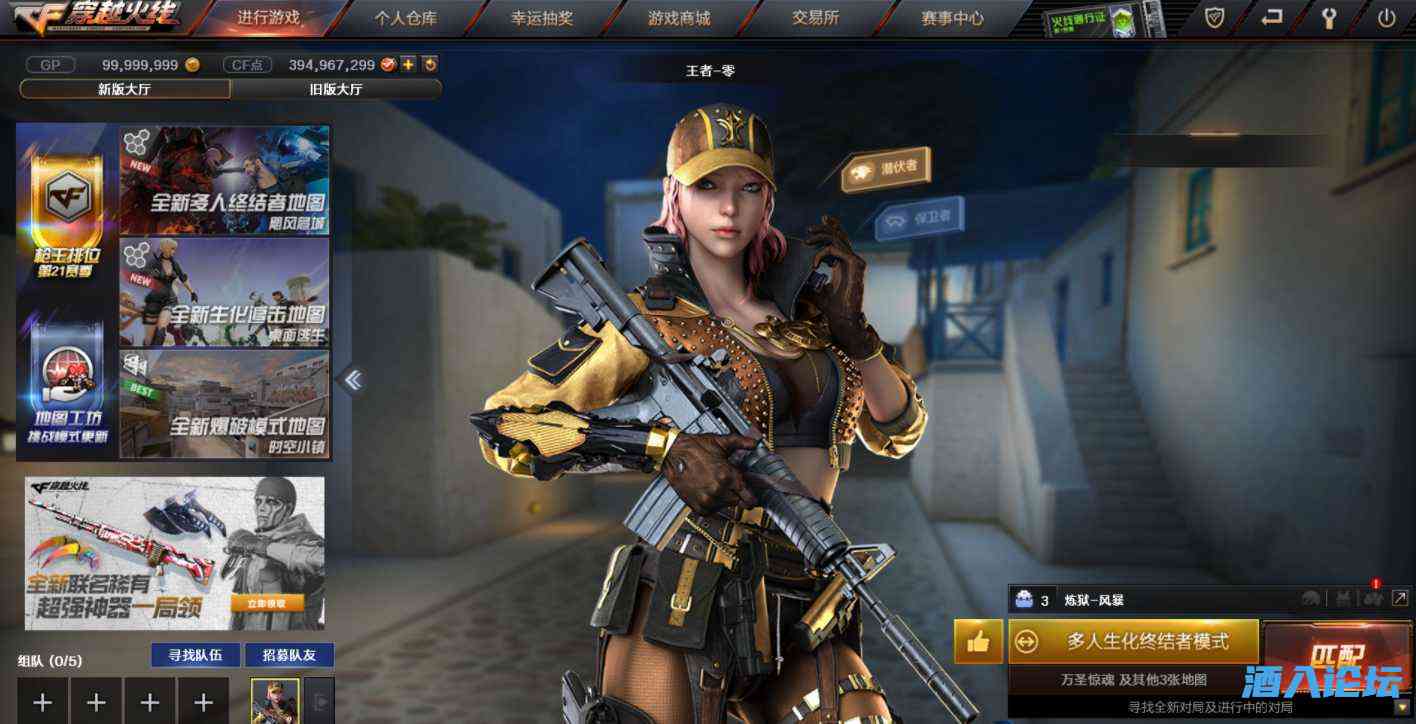Screen dimensions: 1416x724
Task: Click the 多人生化终结者模式 mode selector
Action: pyautogui.click(x=1133, y=641)
